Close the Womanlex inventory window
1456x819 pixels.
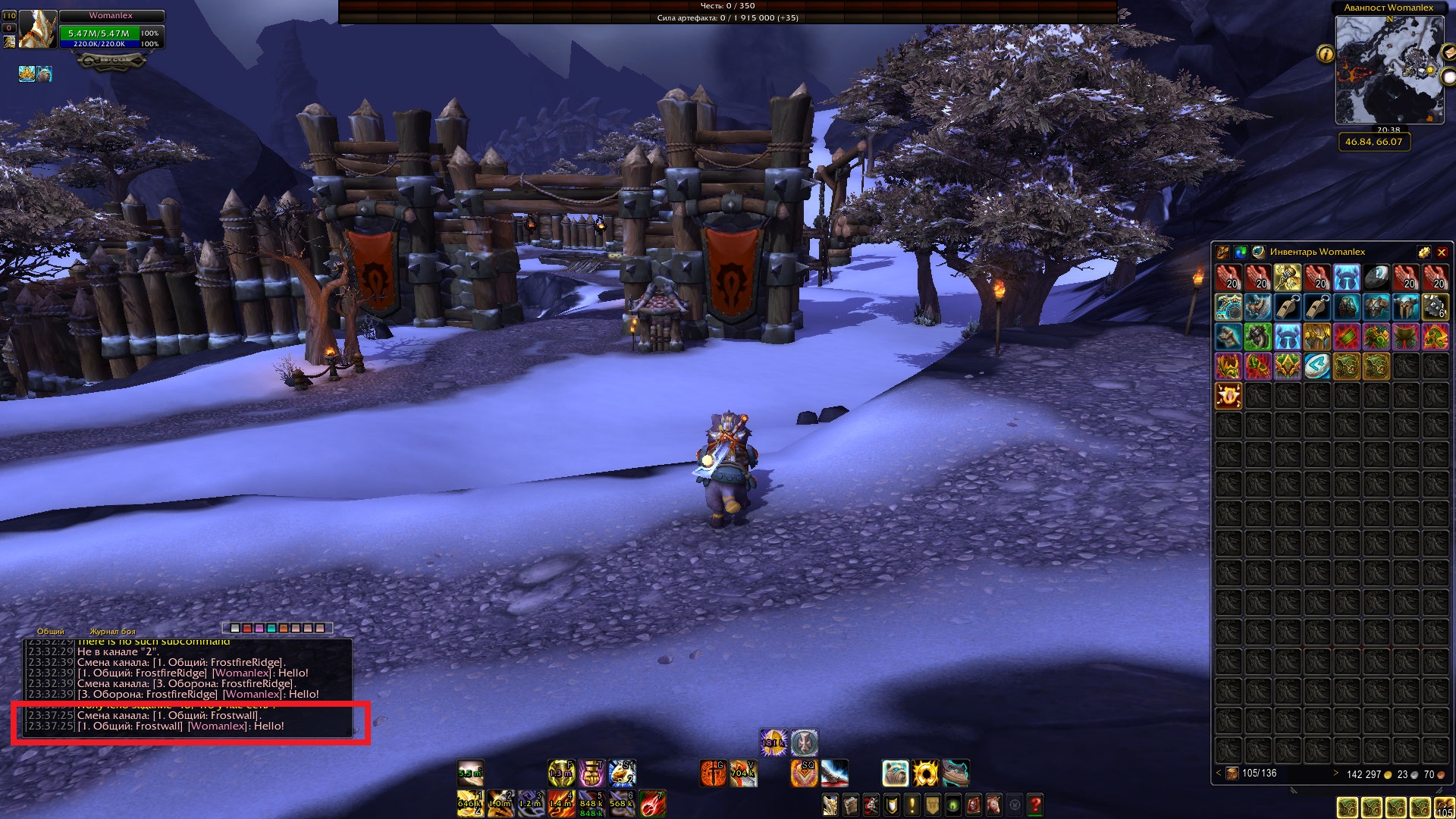(1442, 253)
